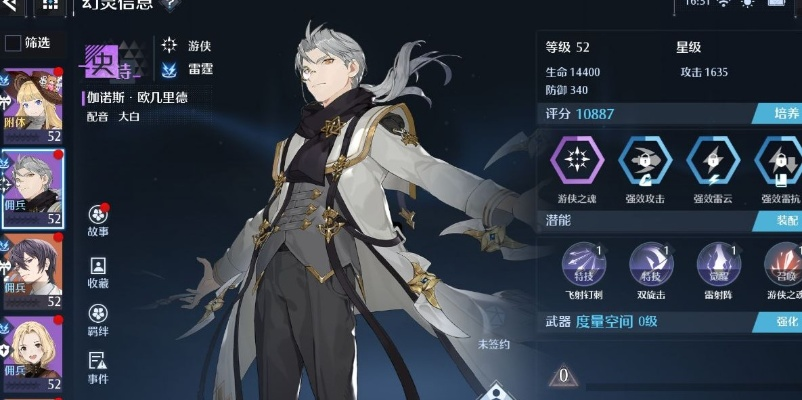This screenshot has width=802, height=400.
Task: Select the gray-haired mercenary portrait
Action: coord(32,188)
